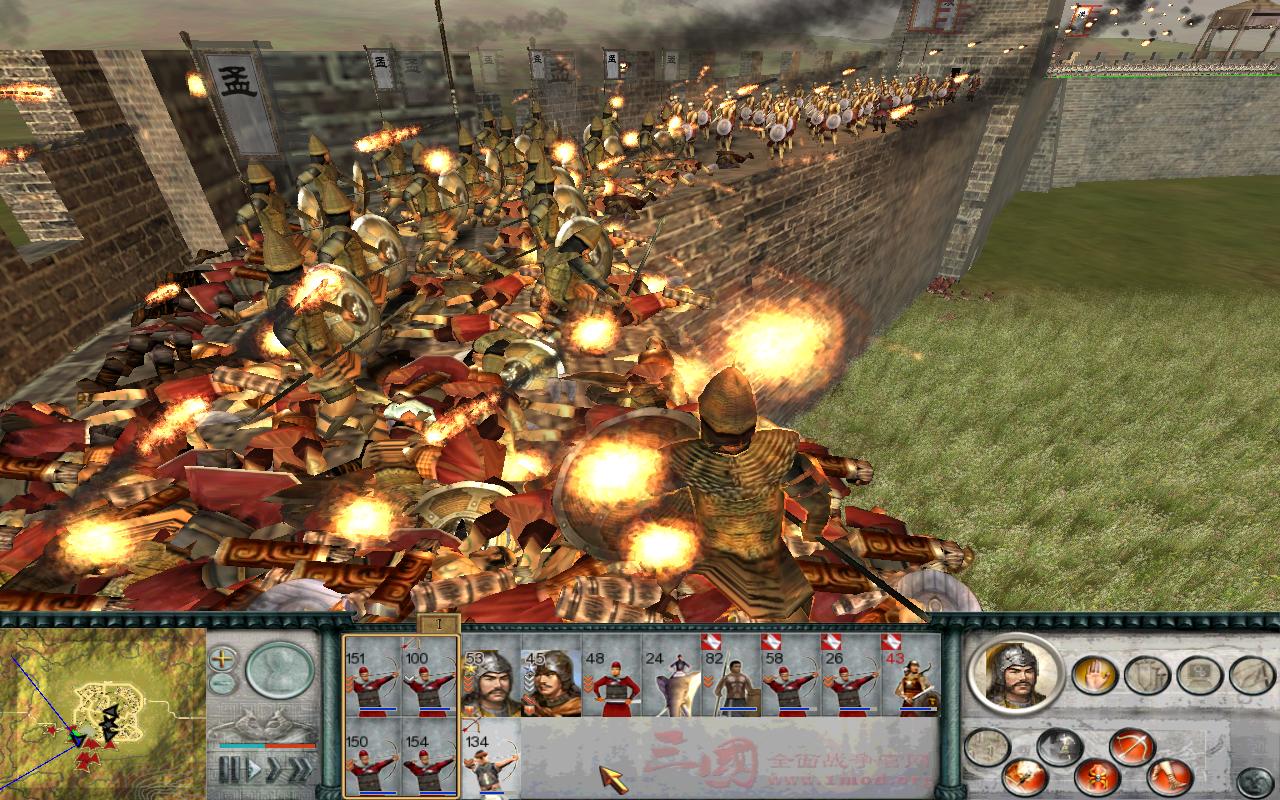Set battle speed to triple fast-forward
Image resolution: width=1280 pixels, height=800 pixels.
click(298, 770)
